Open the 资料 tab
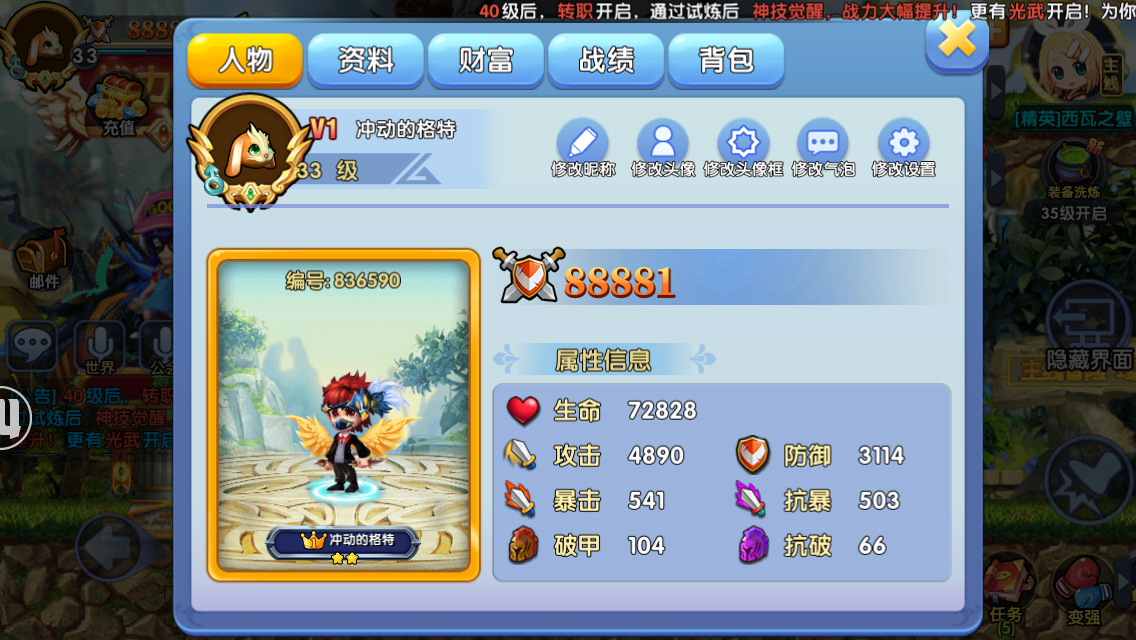The width and height of the screenshot is (1136, 640). click(366, 60)
